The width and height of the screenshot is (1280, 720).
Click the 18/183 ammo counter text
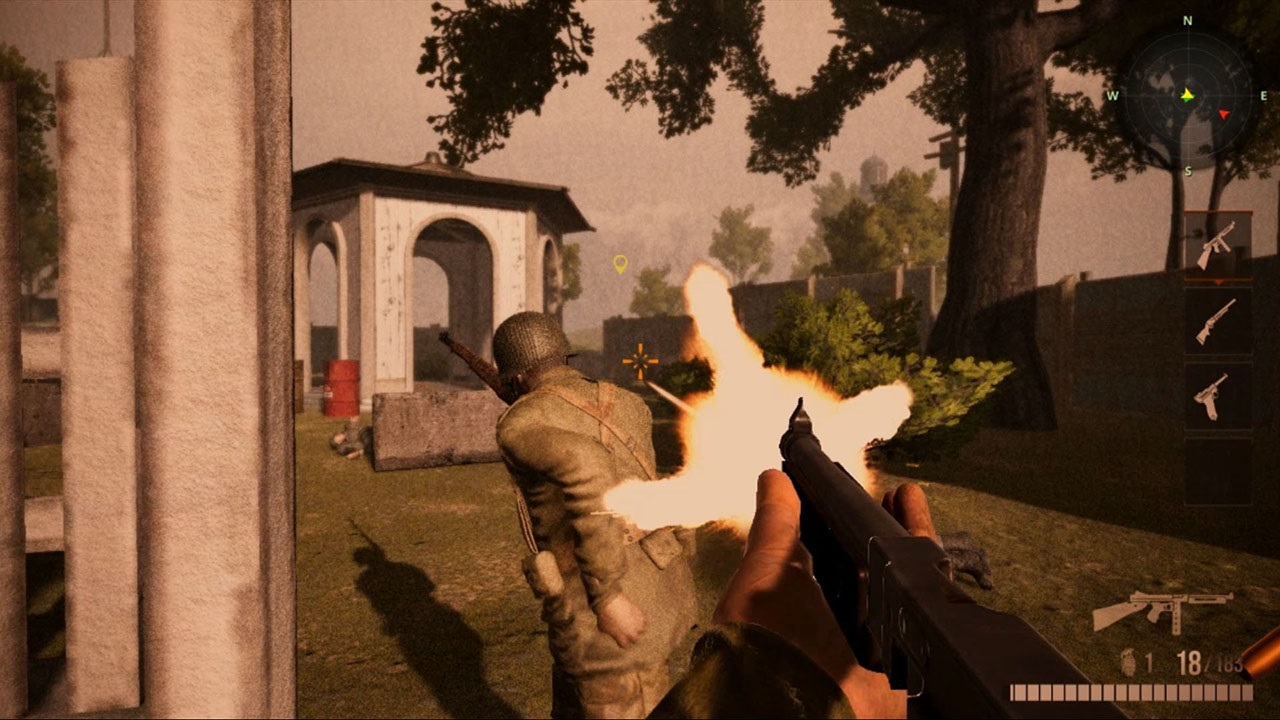(x=1210, y=663)
